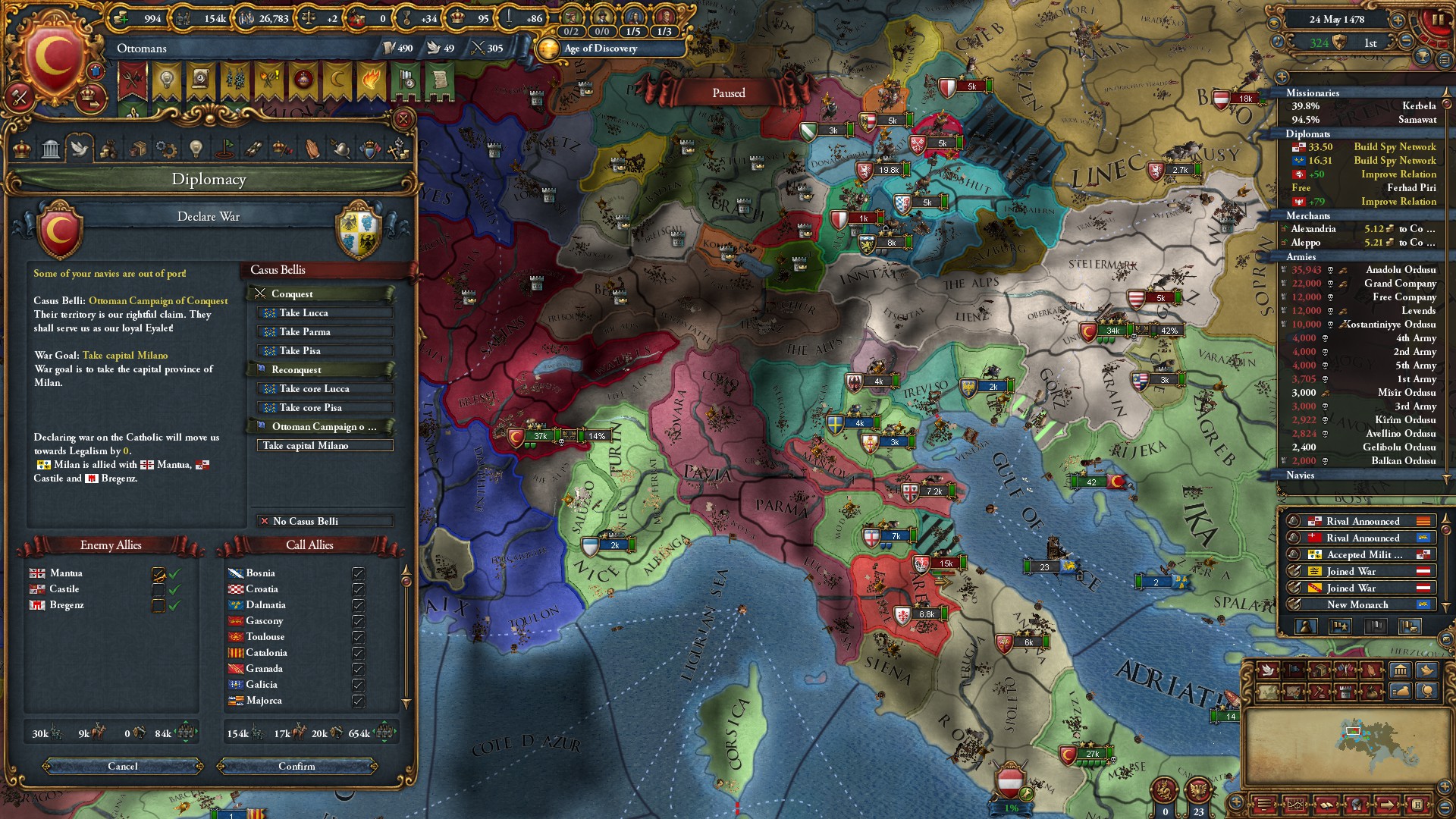Toggle the Catalonia ally checkbox
Image resolution: width=1456 pixels, height=819 pixels.
358,653
